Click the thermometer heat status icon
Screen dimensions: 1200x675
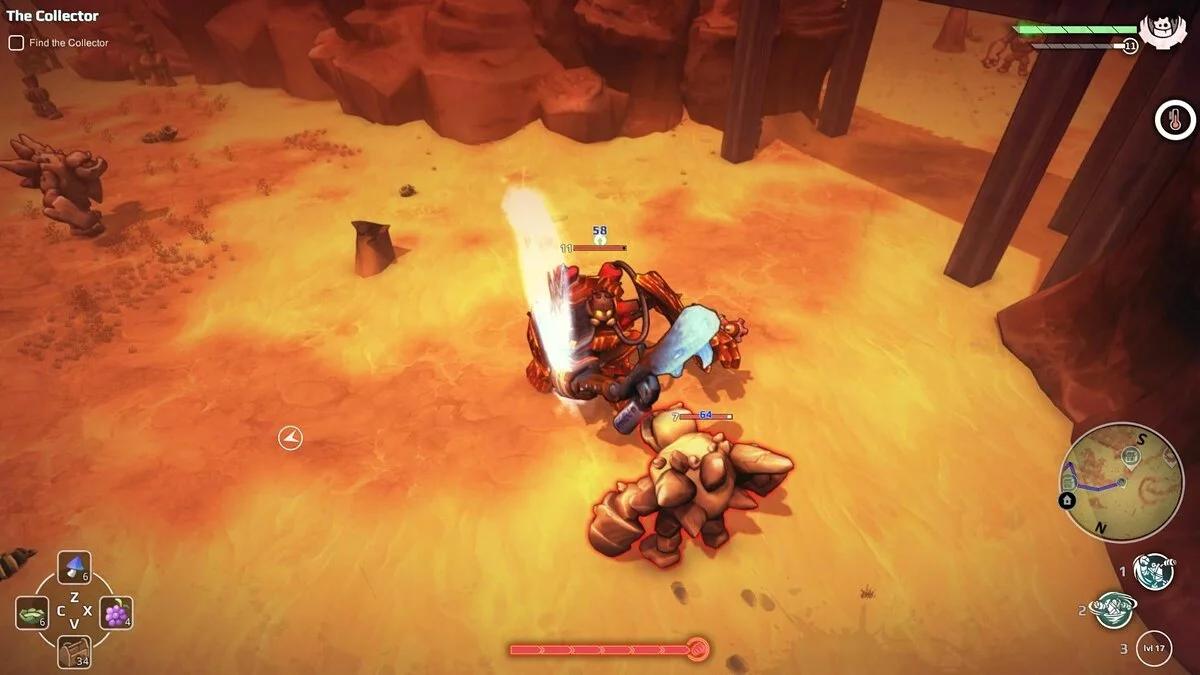(1176, 120)
